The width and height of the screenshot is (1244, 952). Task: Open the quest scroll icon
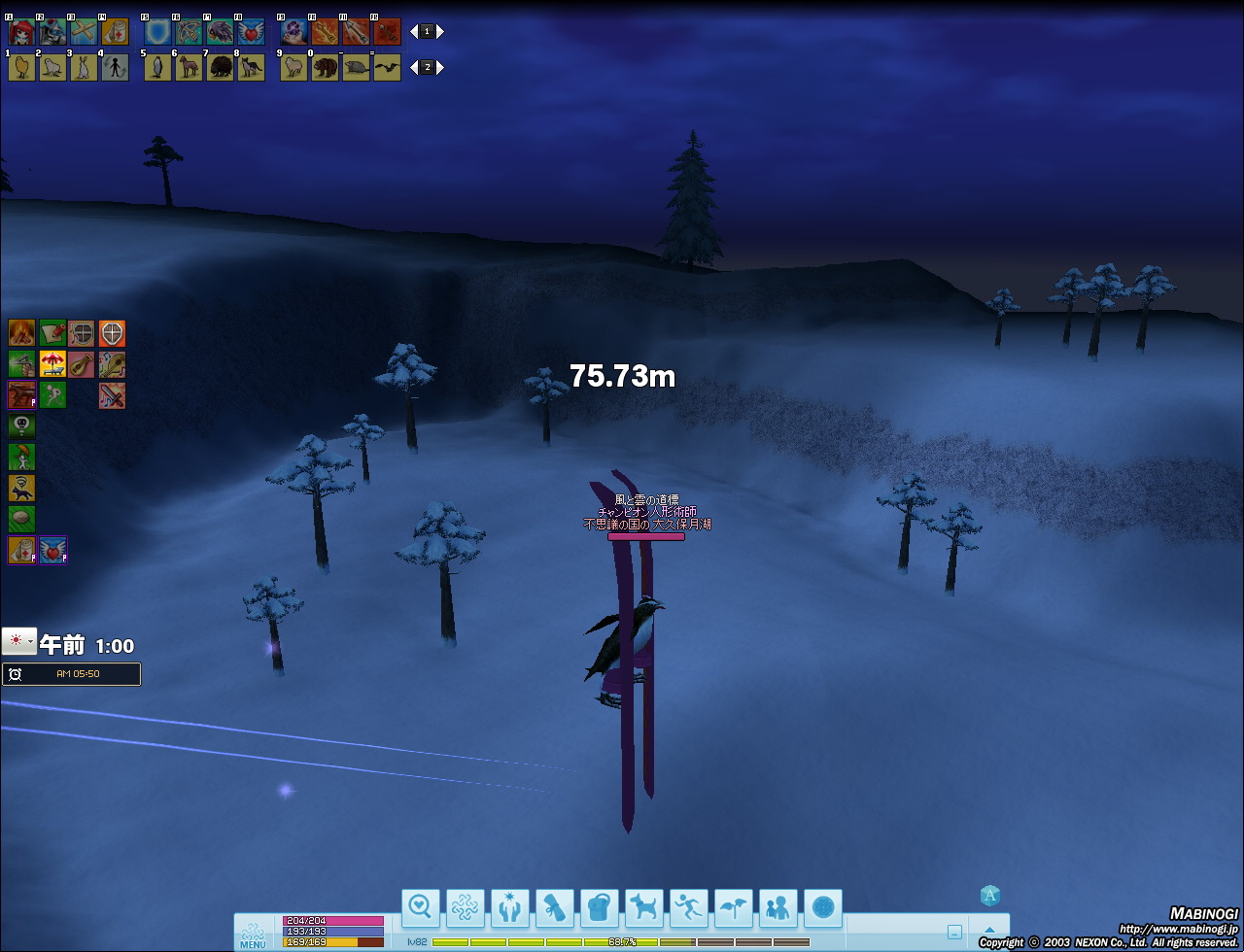click(555, 908)
